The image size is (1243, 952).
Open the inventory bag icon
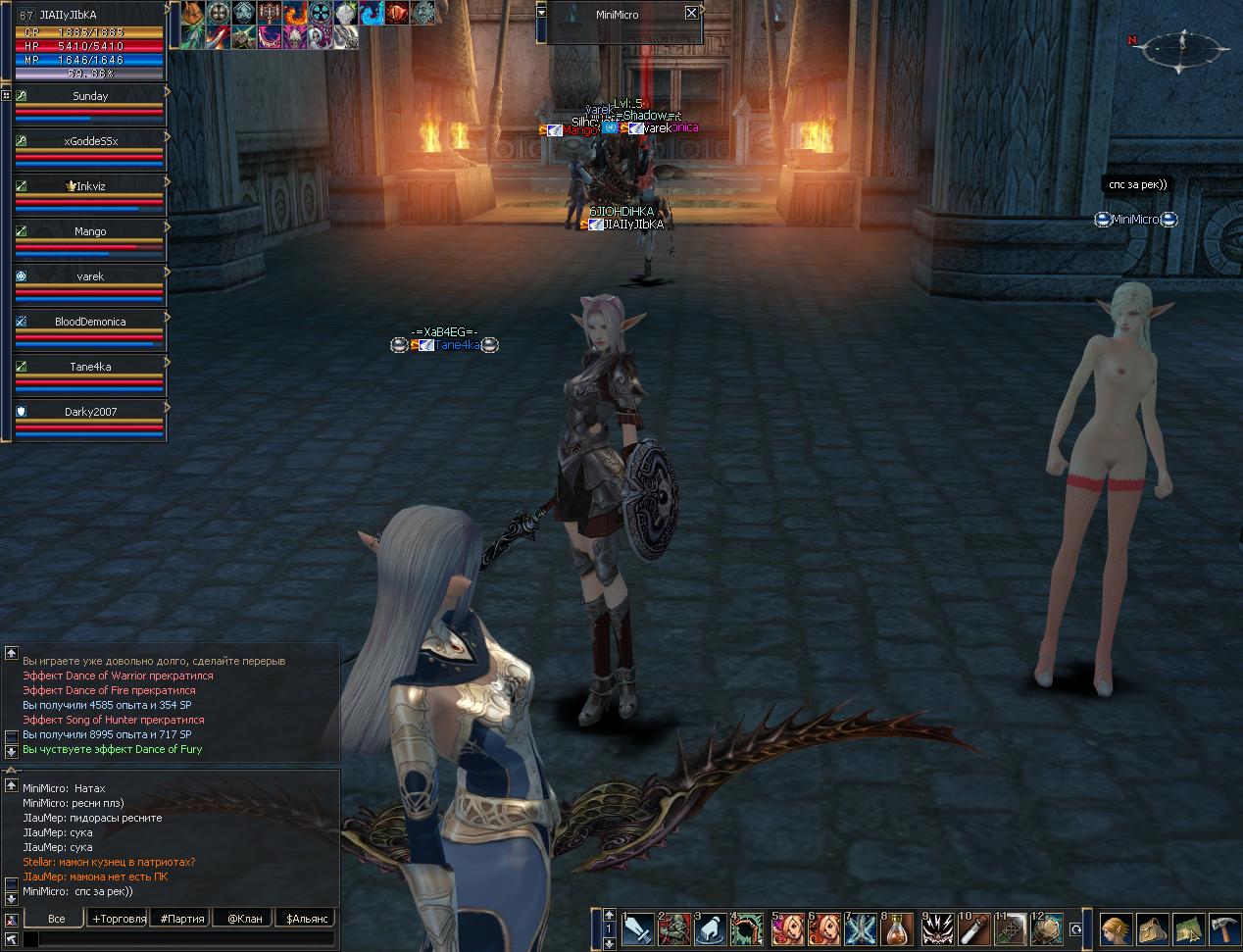(x=1152, y=928)
